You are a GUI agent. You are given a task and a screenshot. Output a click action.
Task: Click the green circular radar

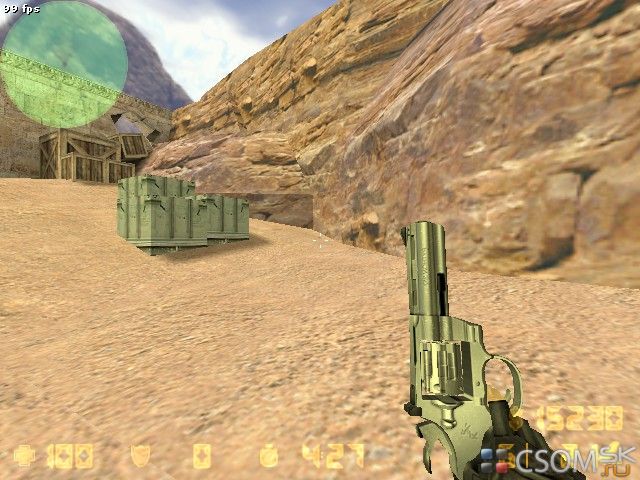[64, 64]
